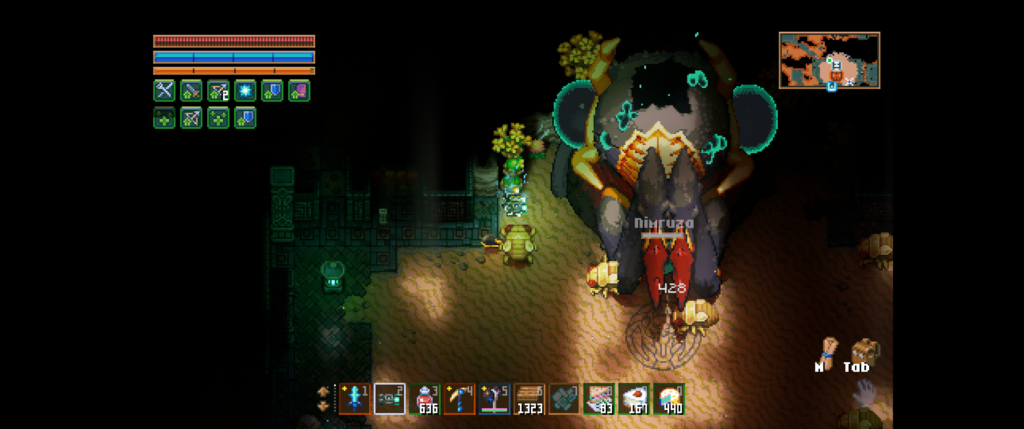Select the blue sword hotbar slot

pyautogui.click(x=355, y=399)
